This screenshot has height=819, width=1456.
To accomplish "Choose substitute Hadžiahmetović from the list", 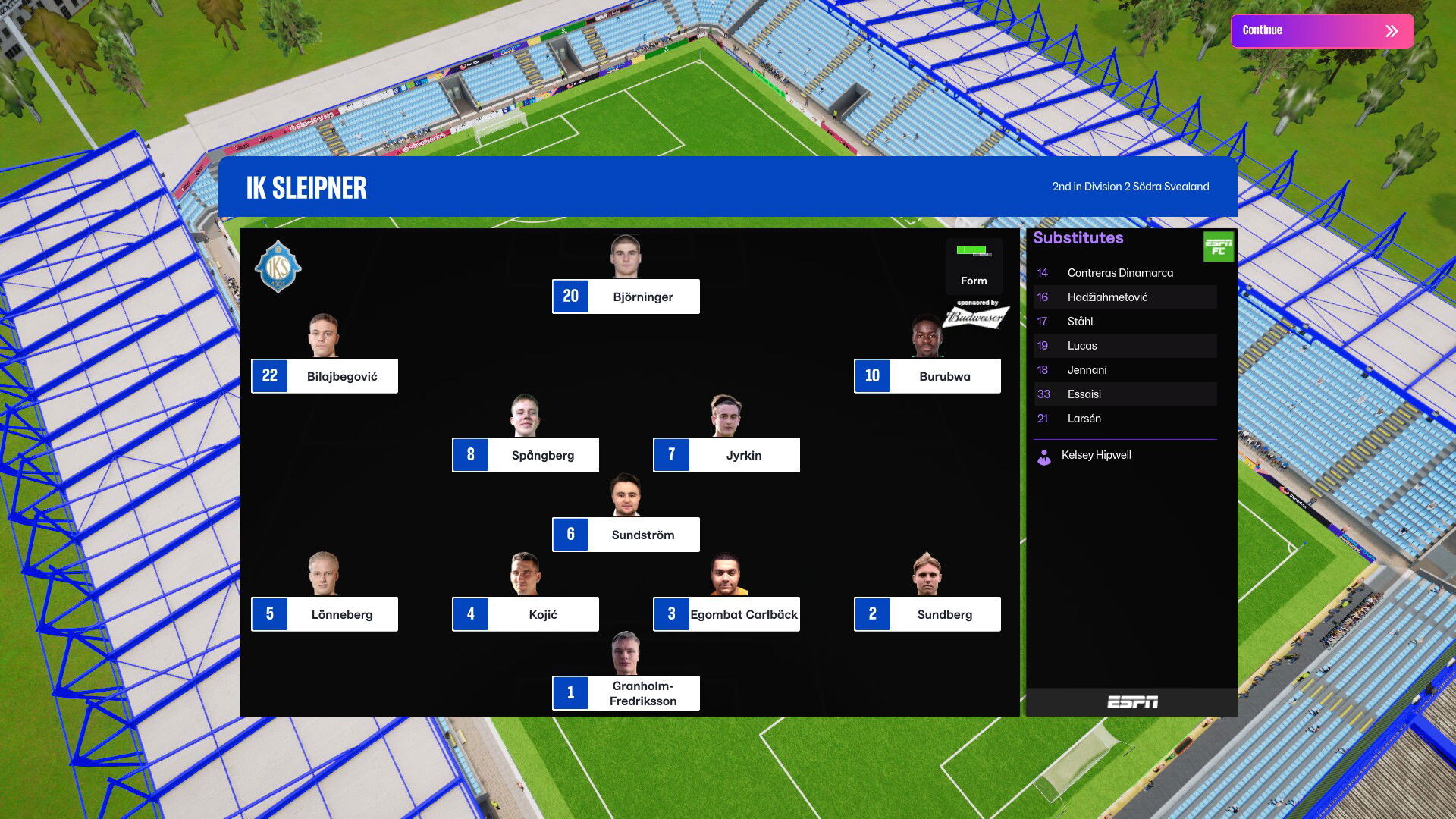I will click(x=1107, y=297).
